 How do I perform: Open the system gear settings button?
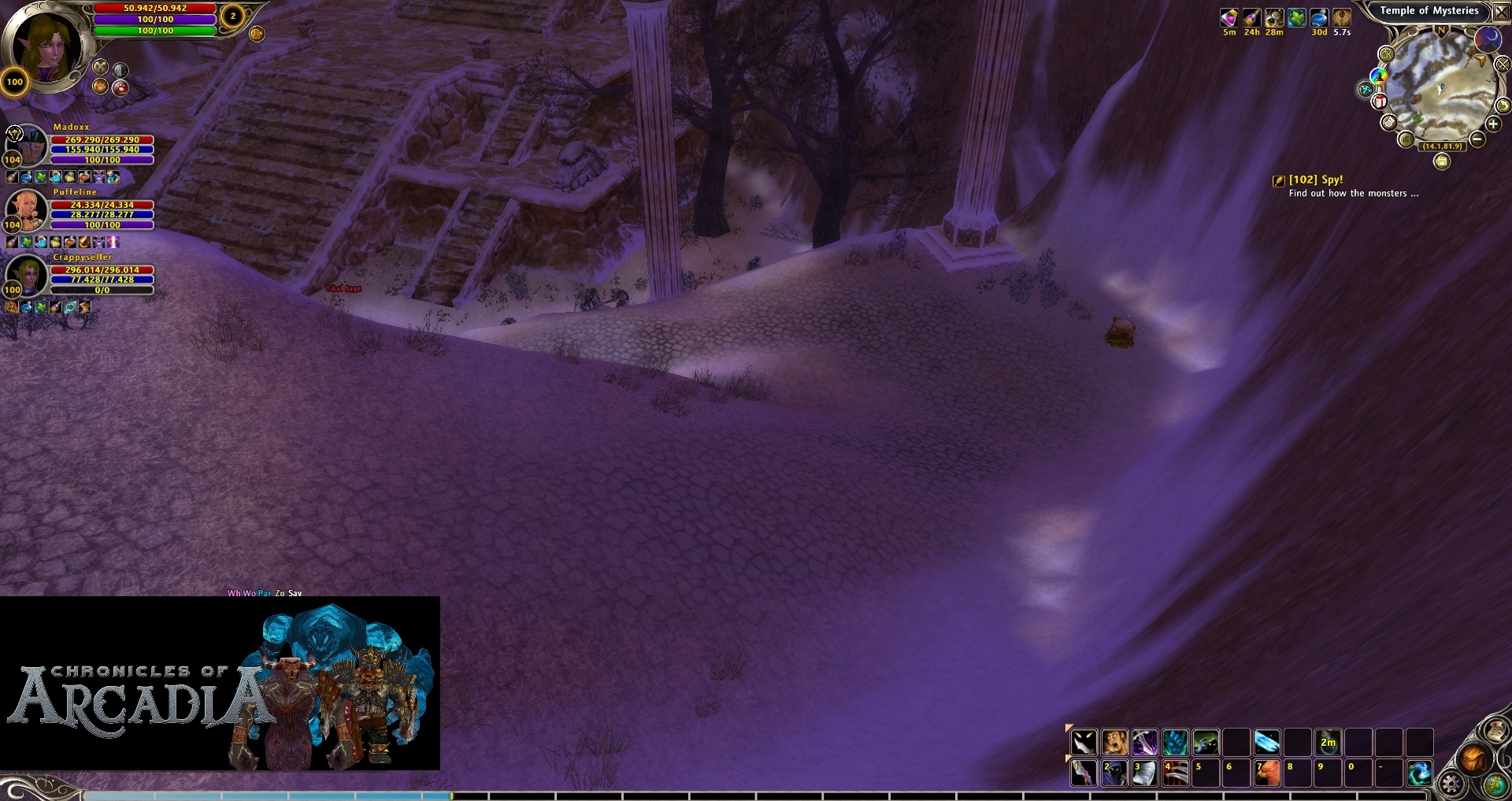[x=1451, y=783]
